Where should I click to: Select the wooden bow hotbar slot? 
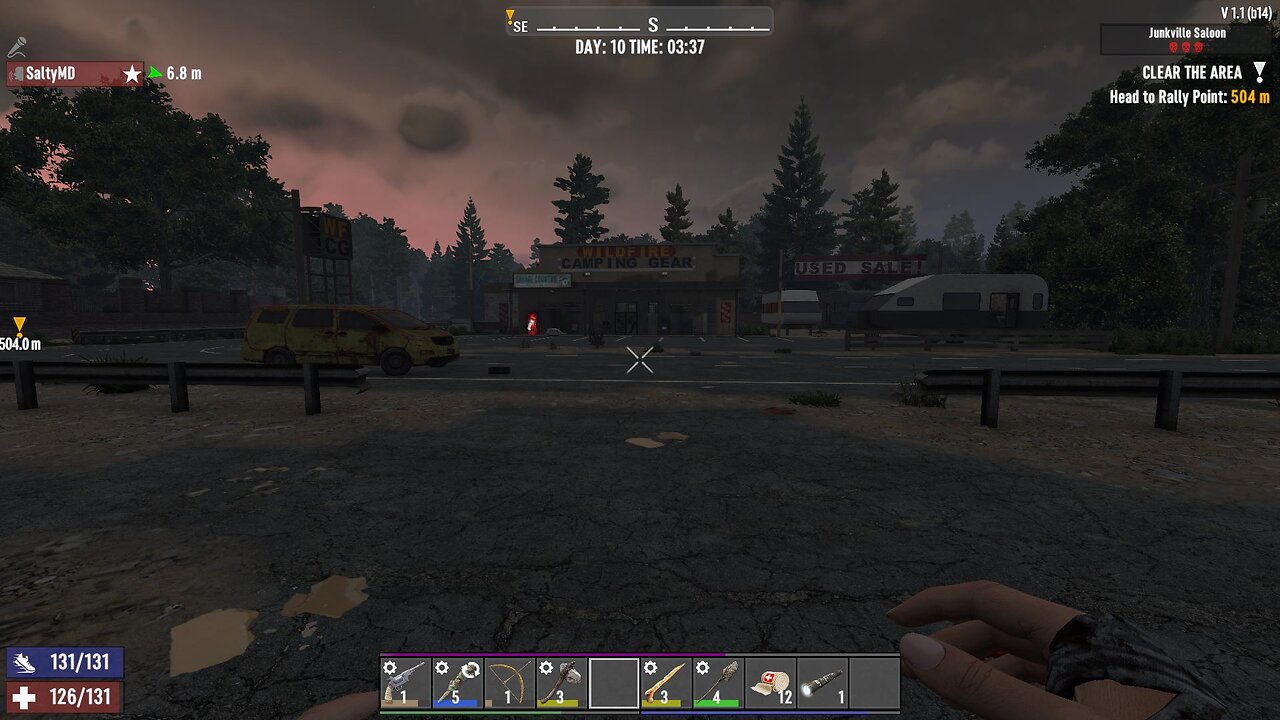510,683
